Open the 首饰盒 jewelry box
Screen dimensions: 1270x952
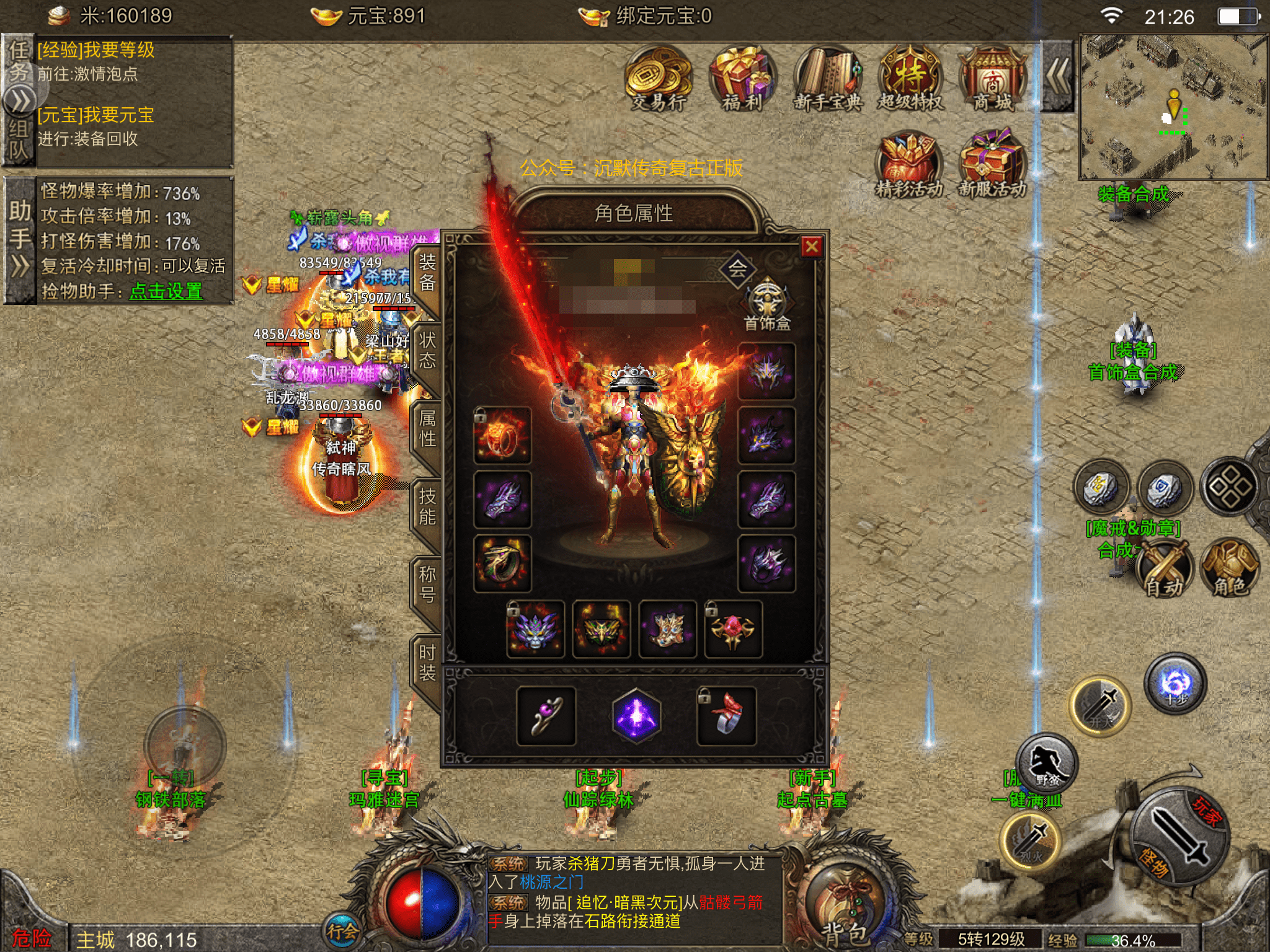pyautogui.click(x=767, y=304)
